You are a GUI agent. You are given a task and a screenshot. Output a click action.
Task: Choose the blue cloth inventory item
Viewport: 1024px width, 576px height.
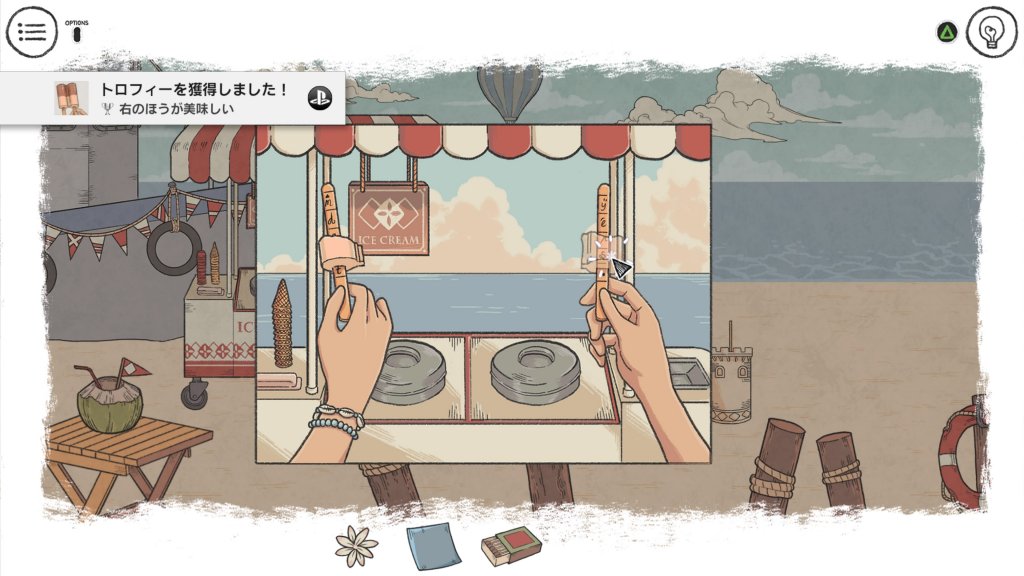(x=433, y=546)
